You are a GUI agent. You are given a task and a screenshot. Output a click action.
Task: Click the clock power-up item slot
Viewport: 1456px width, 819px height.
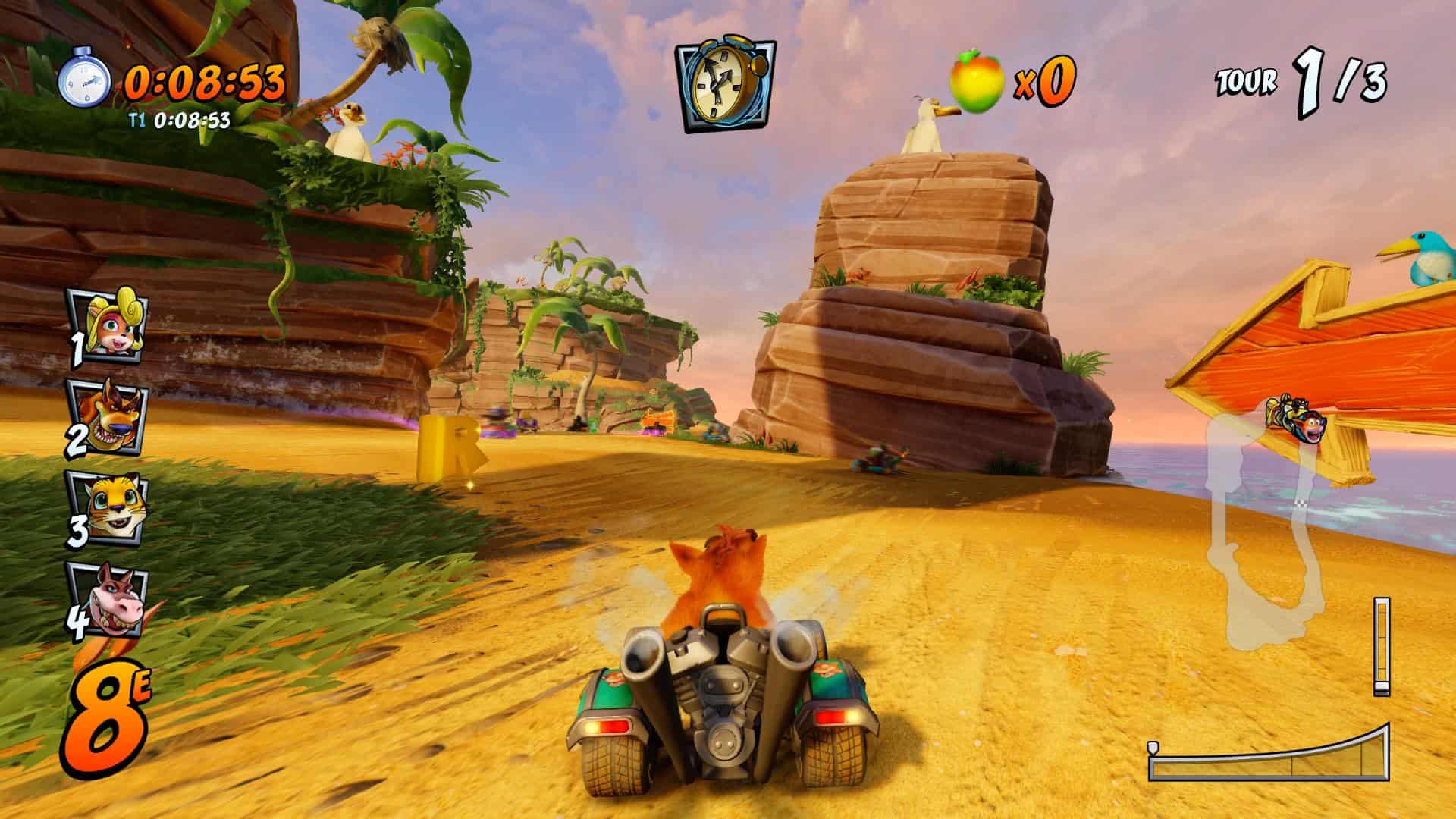click(726, 85)
